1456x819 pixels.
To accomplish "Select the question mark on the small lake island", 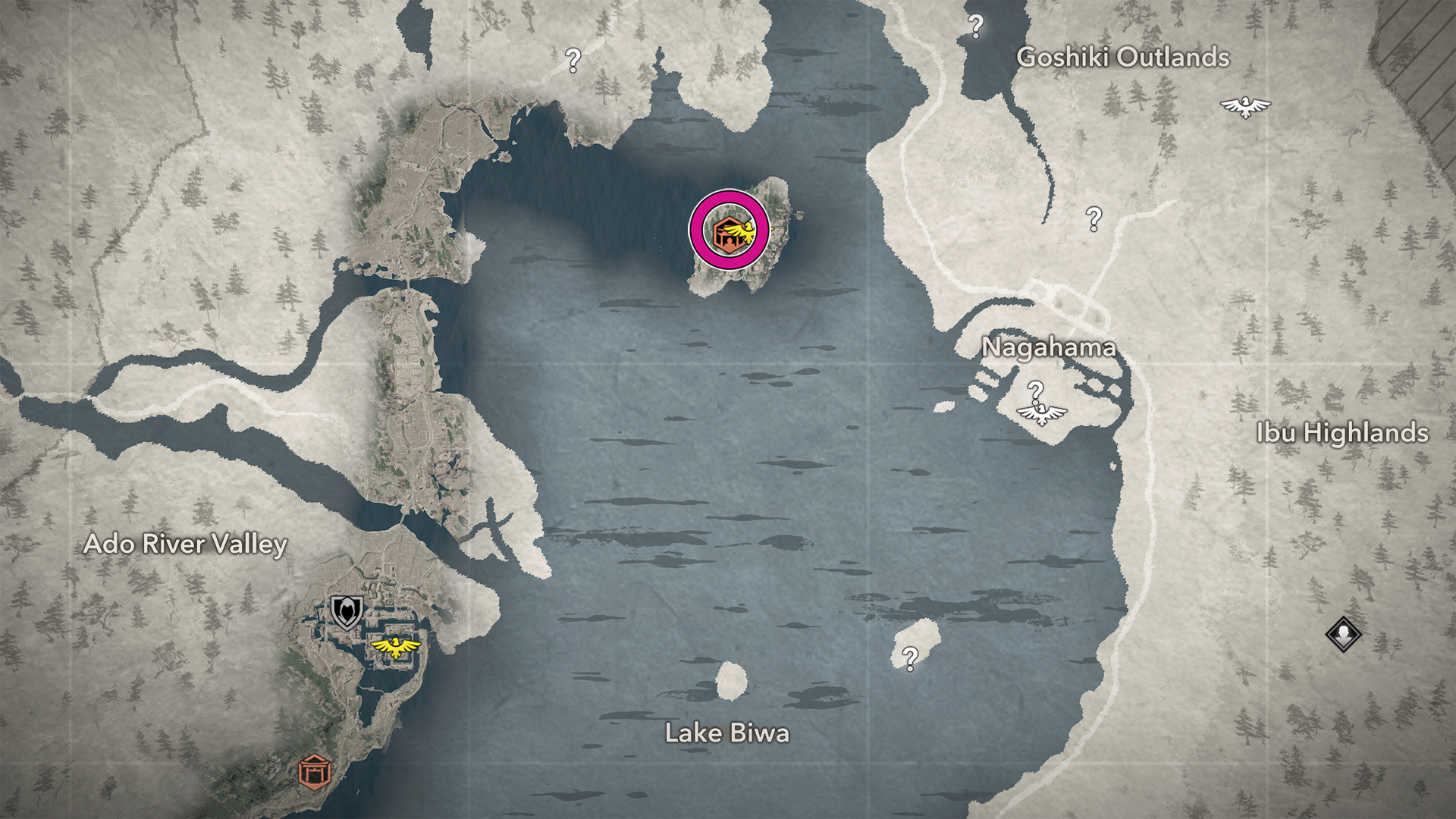I will click(x=910, y=658).
